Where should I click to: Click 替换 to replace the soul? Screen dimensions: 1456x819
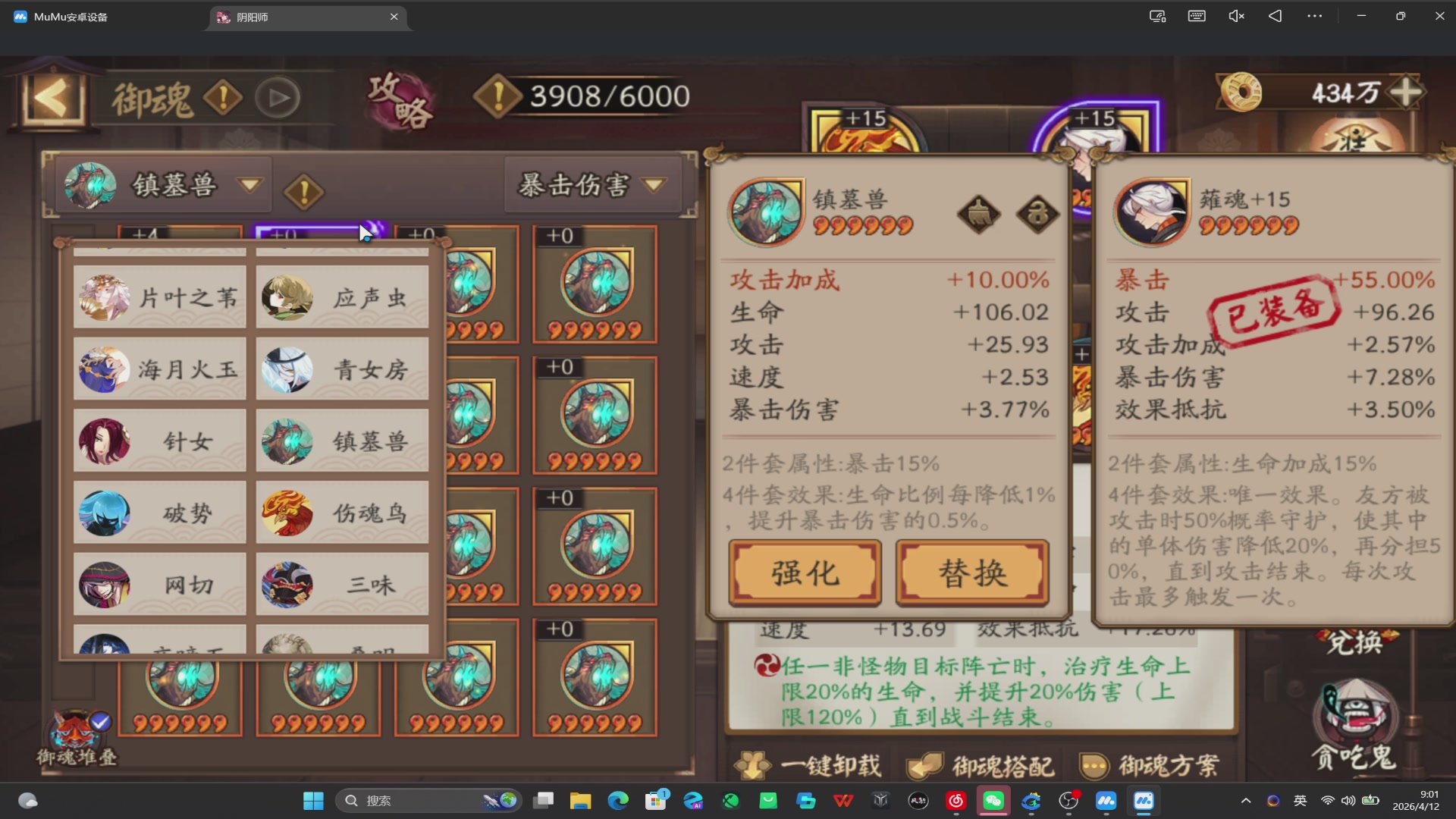click(x=972, y=573)
